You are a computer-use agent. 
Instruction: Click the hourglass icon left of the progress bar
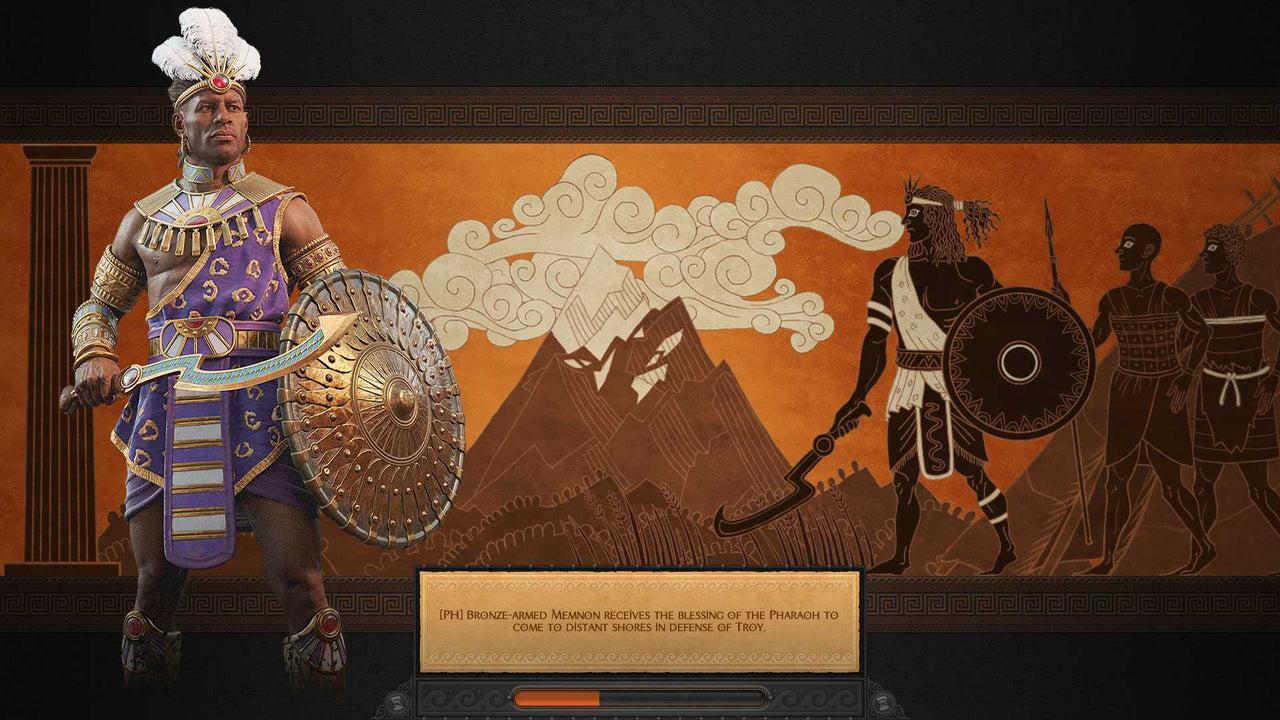[396, 700]
